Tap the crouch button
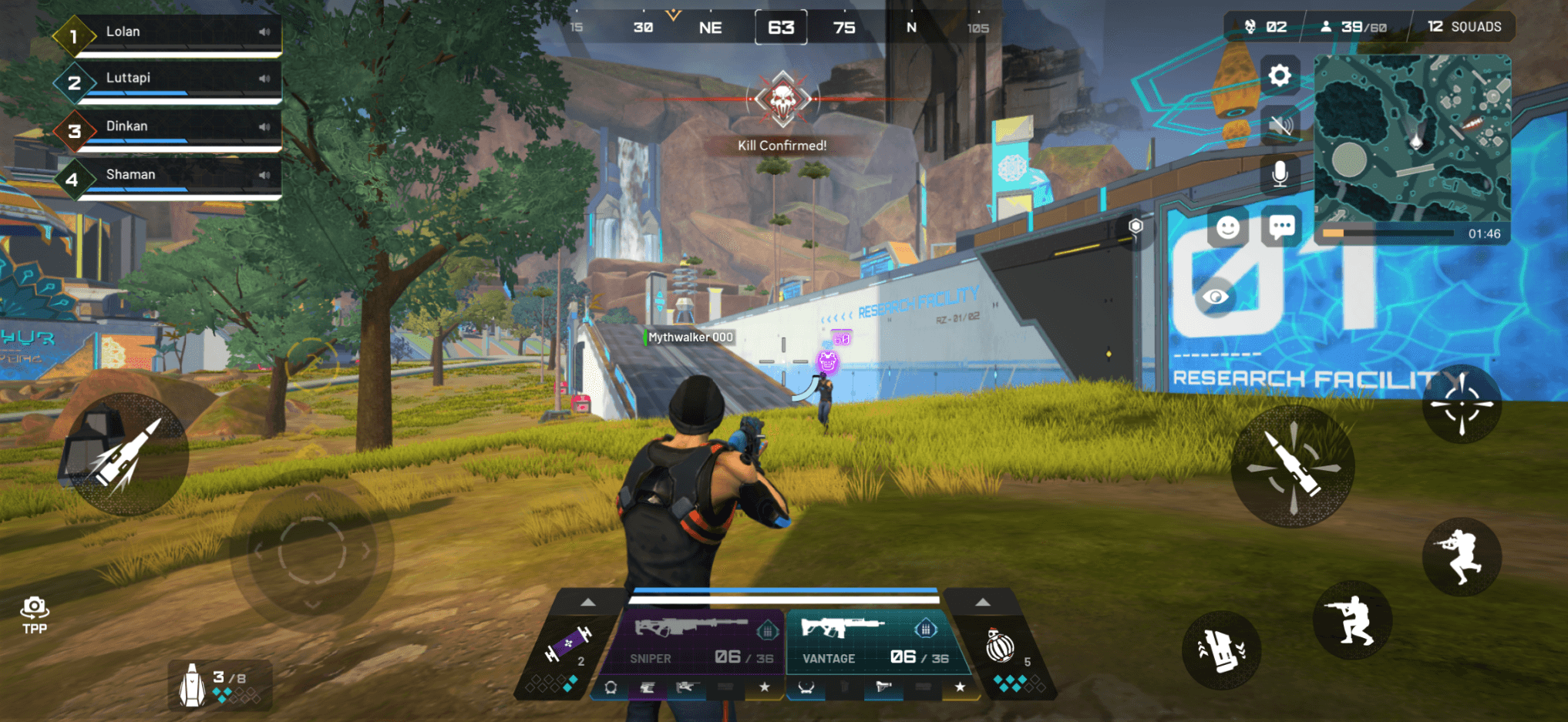1568x722 pixels. click(1351, 621)
